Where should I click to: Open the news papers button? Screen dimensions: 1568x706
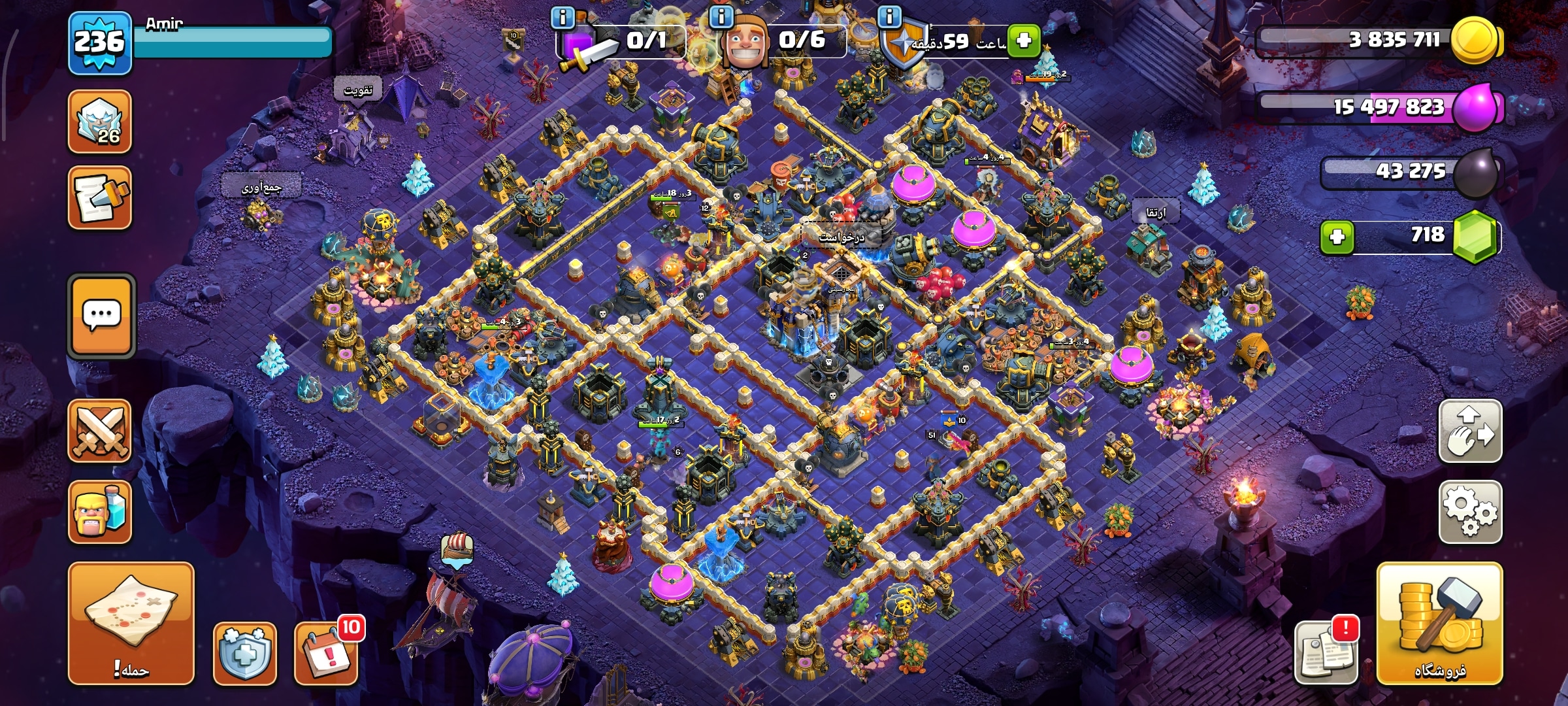[1326, 652]
